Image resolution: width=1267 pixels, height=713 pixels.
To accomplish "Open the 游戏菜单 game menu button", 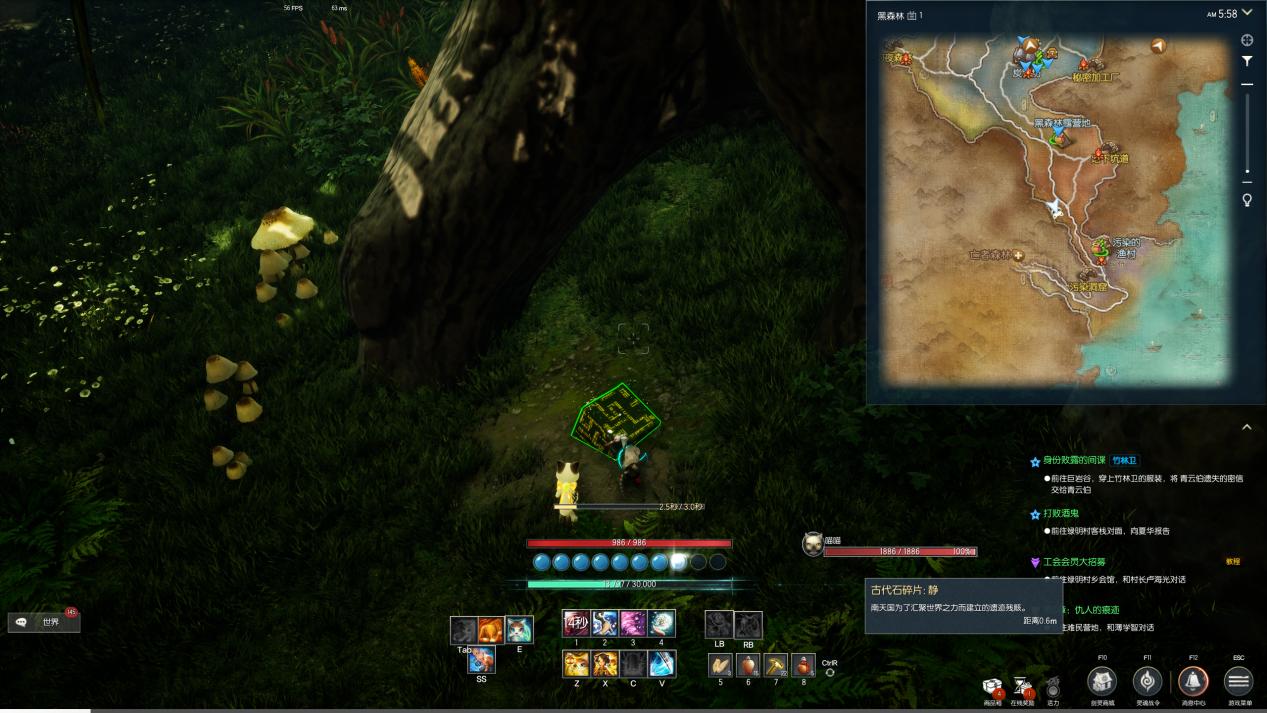I will (1238, 681).
